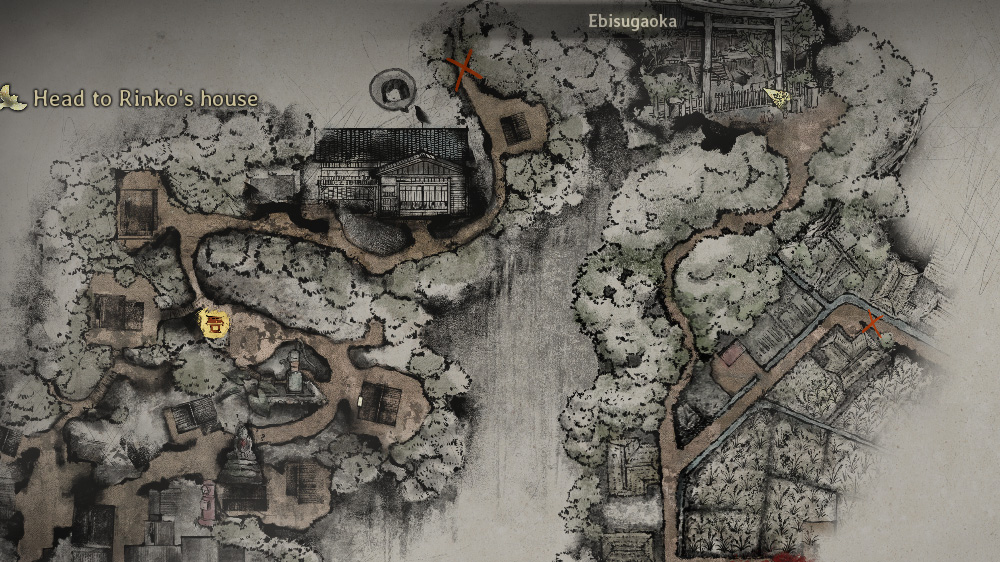Select the 'Head to Rinko's house' objective

pos(145,99)
